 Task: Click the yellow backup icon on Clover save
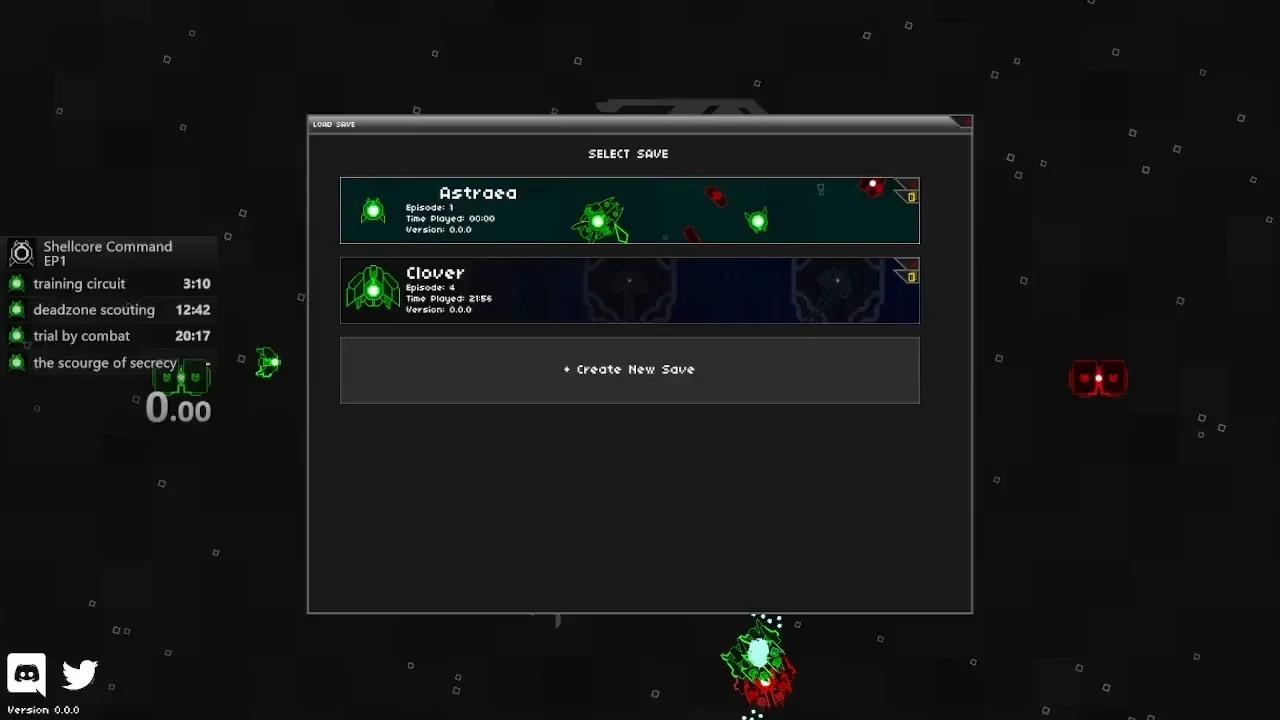(912, 277)
